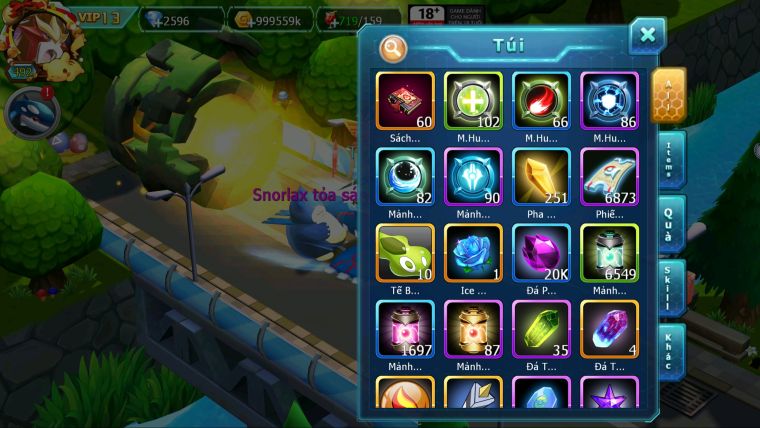This screenshot has width=760, height=428.
Task: Select the orange lantern item with 87
Action: pyautogui.click(x=473, y=328)
